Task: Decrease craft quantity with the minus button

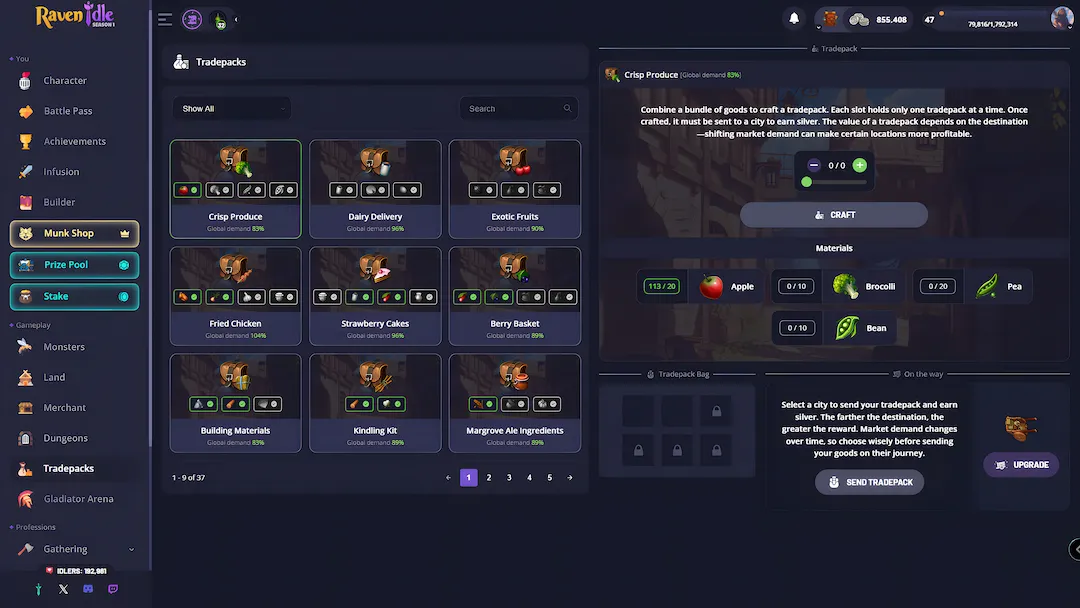Action: [x=813, y=165]
